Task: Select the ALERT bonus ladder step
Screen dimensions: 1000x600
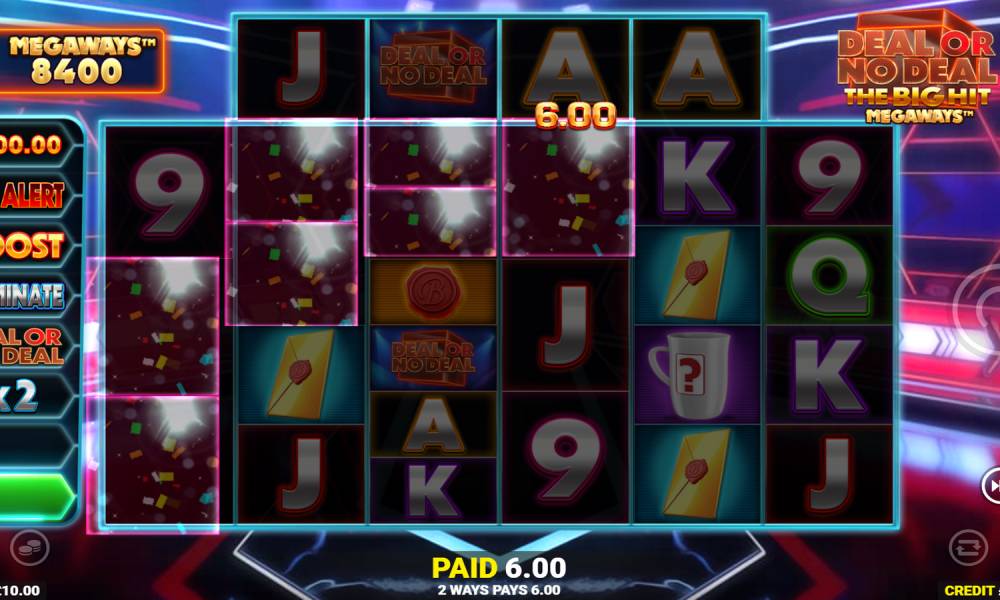Action: click(36, 194)
